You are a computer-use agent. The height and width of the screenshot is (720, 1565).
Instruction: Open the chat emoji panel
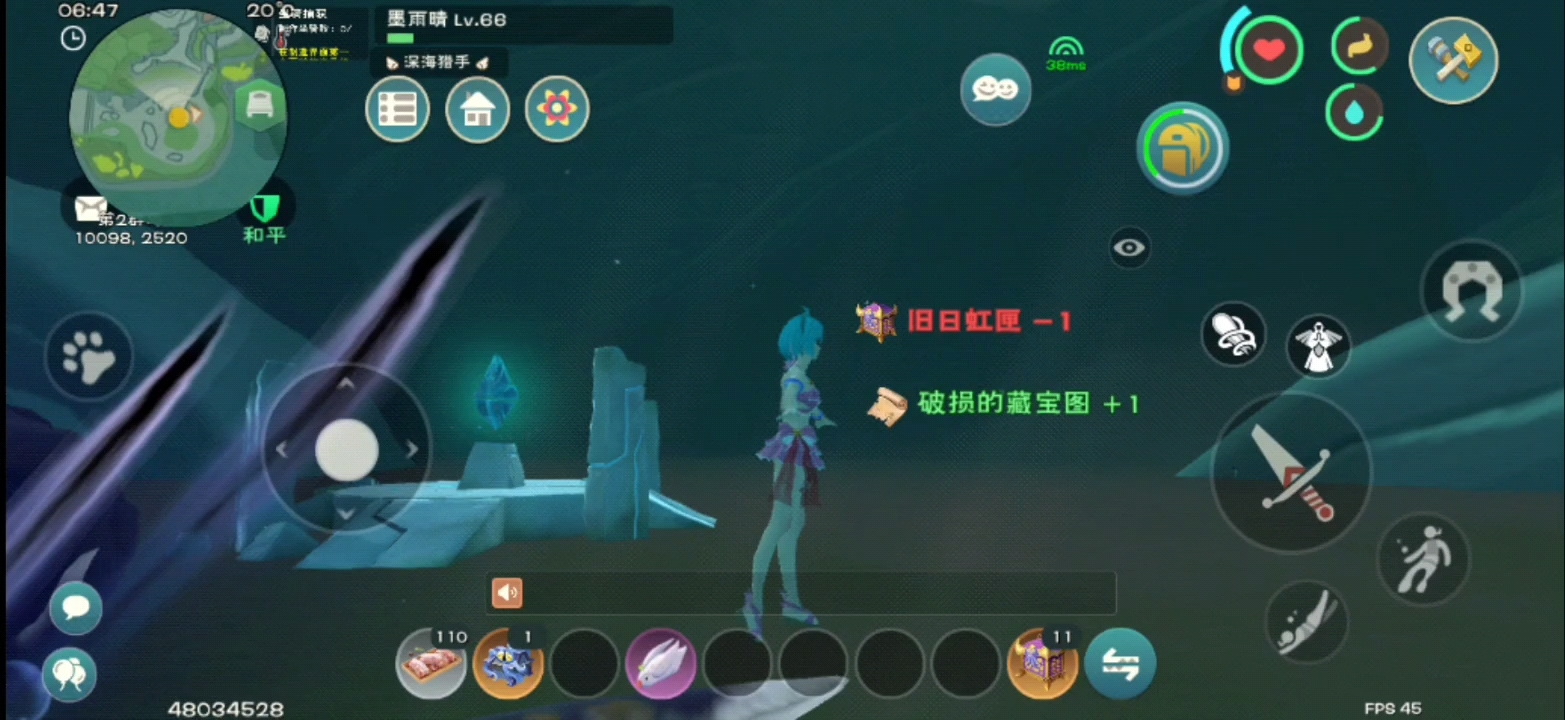pyautogui.click(x=994, y=89)
